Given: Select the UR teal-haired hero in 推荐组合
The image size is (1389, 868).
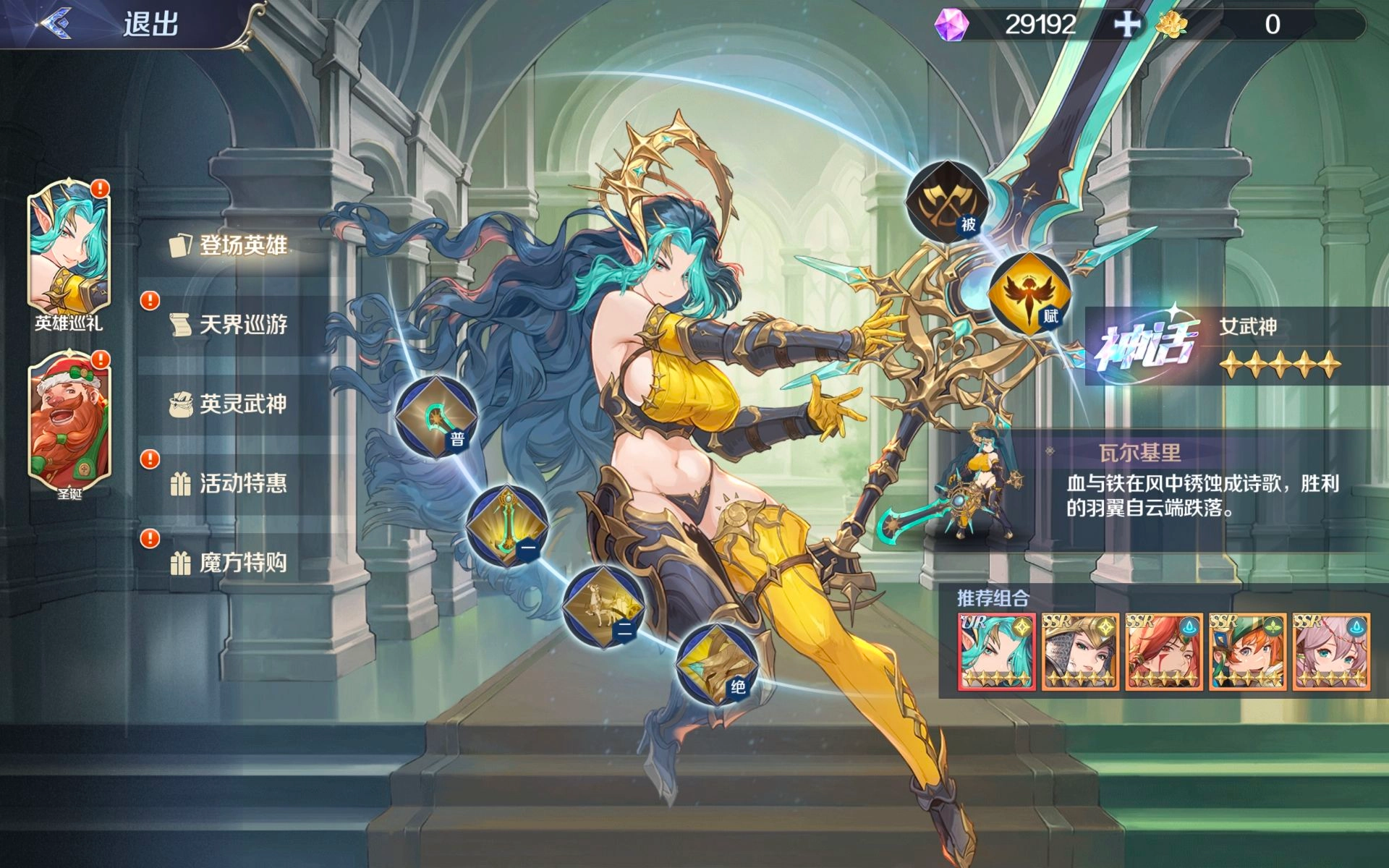Looking at the screenshot, I should coord(997,652).
